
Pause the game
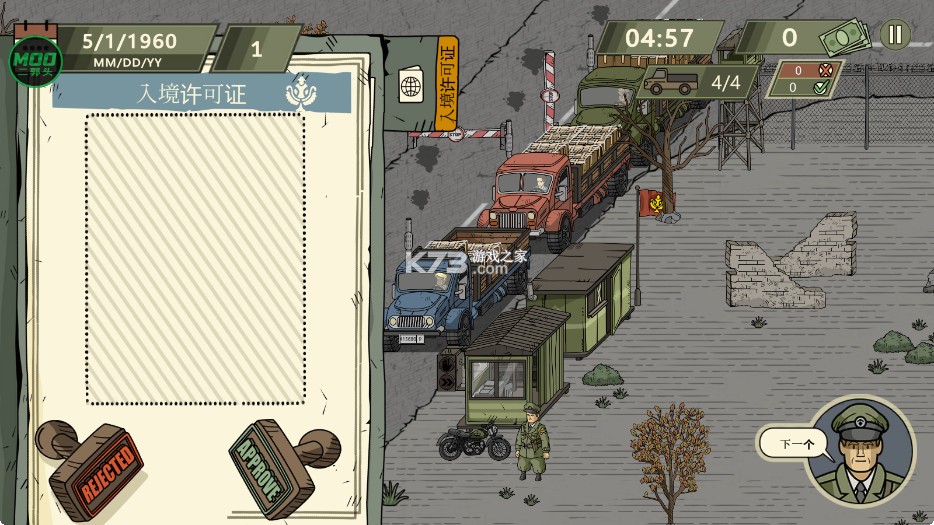coord(894,35)
